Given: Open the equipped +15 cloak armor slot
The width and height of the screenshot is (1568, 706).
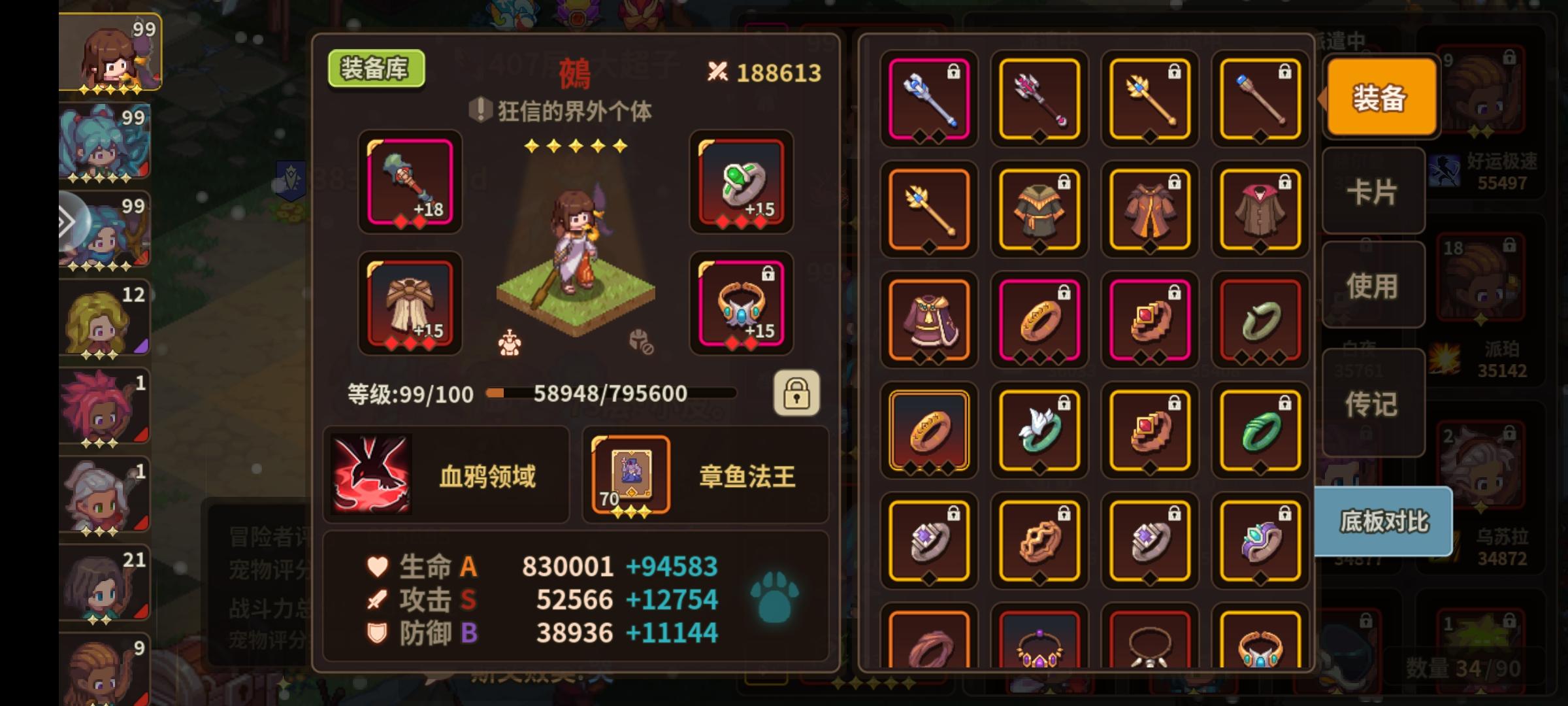Looking at the screenshot, I should (x=410, y=304).
